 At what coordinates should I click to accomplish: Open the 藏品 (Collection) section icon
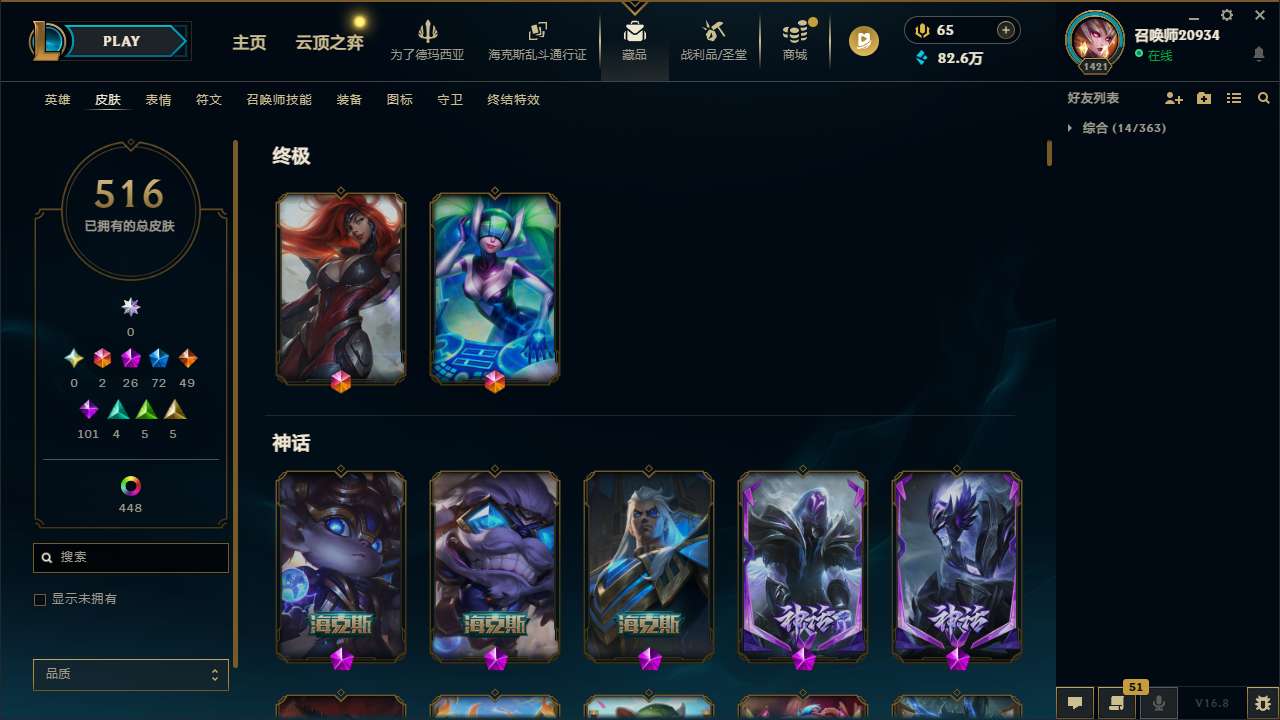pyautogui.click(x=634, y=33)
